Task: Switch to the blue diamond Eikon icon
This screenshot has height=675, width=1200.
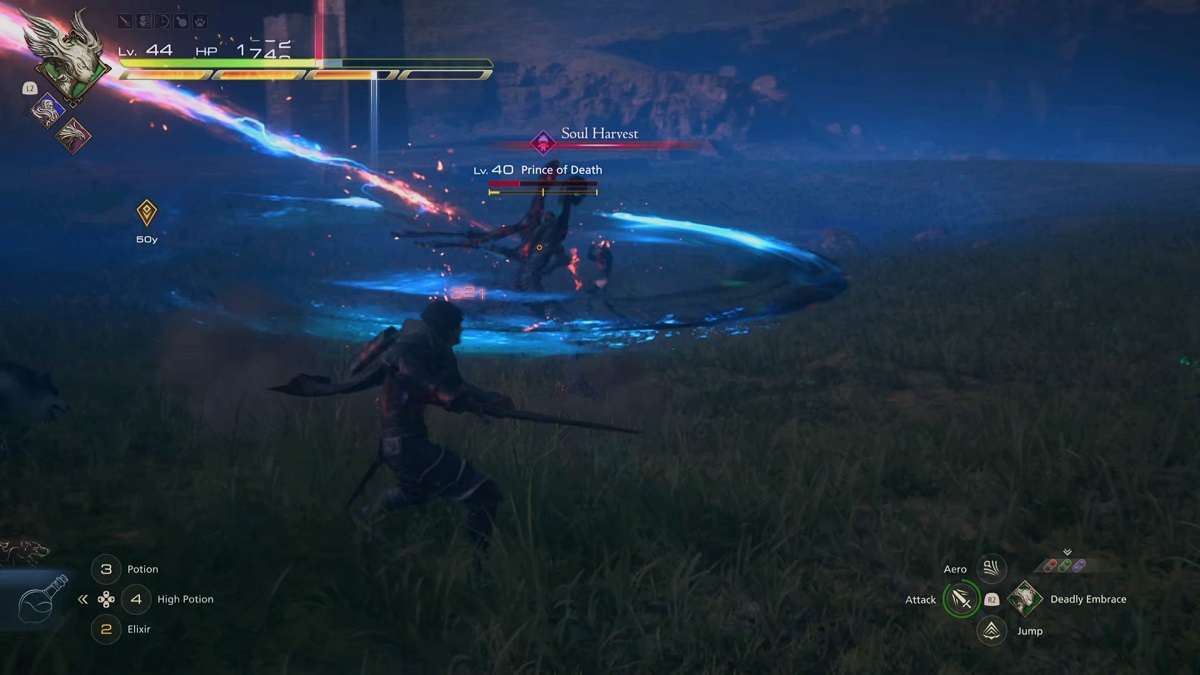Action: pos(47,109)
